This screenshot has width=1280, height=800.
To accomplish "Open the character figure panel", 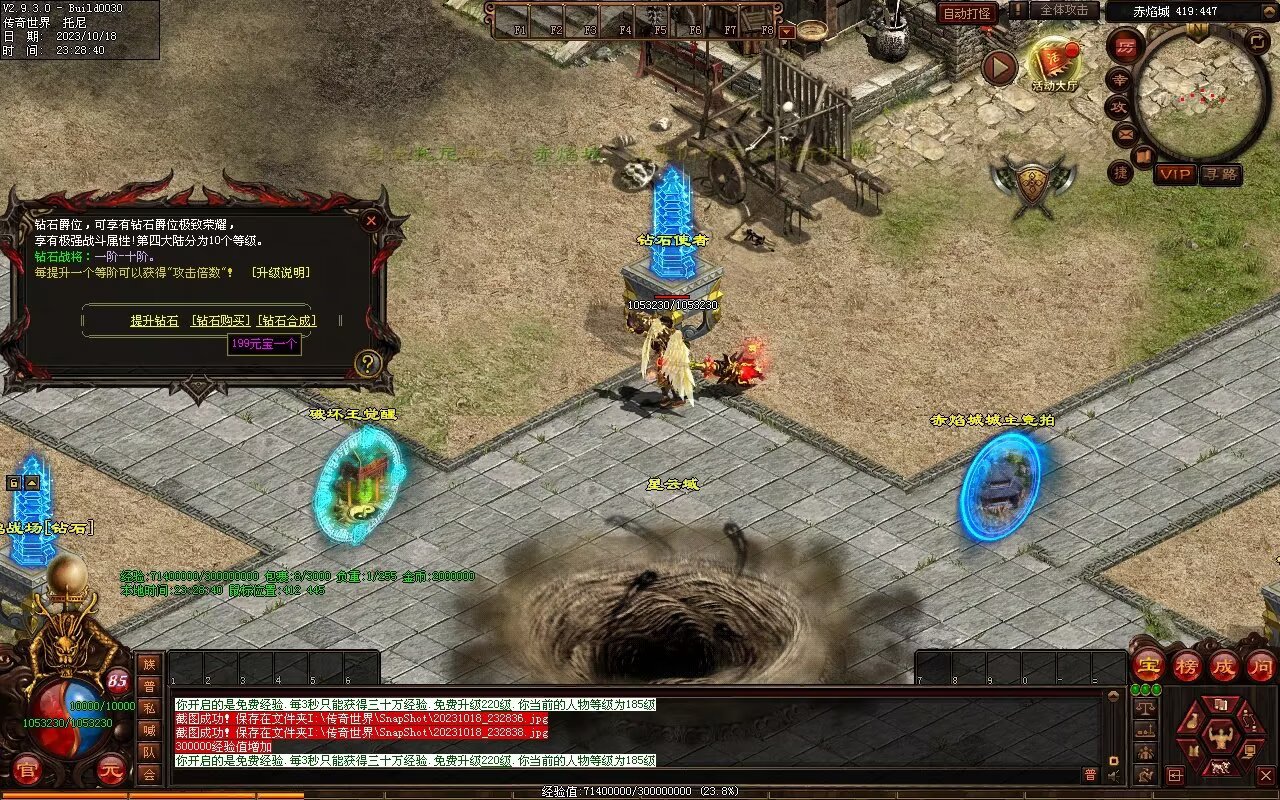I will click(1220, 738).
